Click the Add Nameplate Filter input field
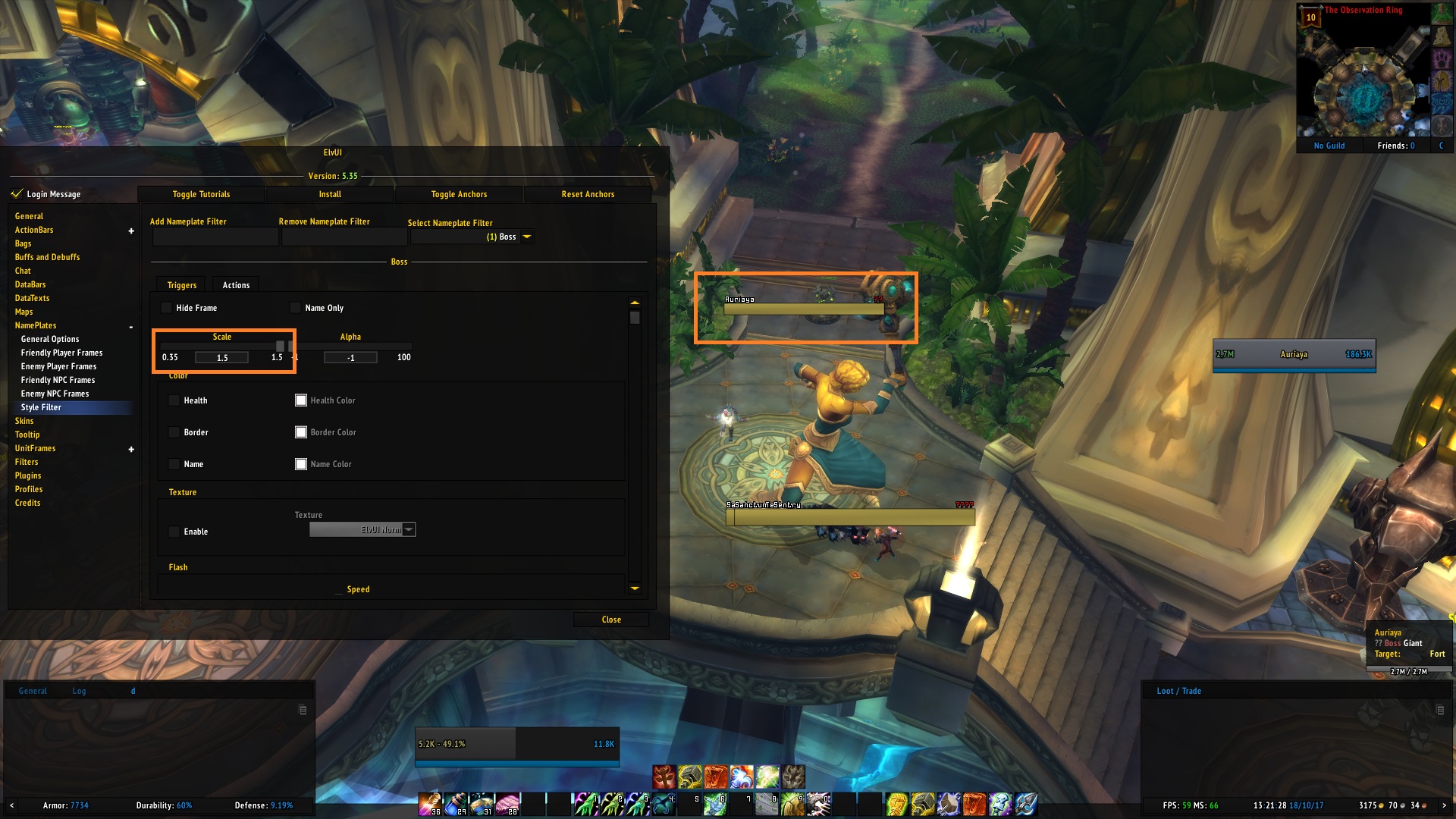 215,237
